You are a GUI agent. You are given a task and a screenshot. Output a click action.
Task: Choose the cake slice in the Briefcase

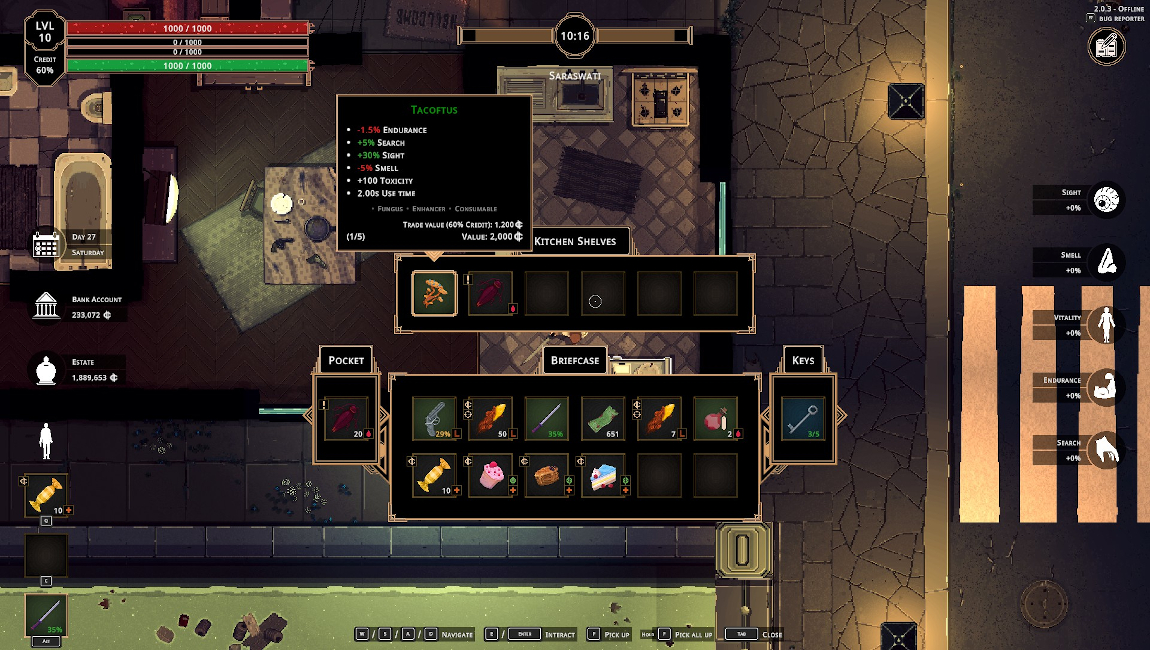tap(603, 475)
